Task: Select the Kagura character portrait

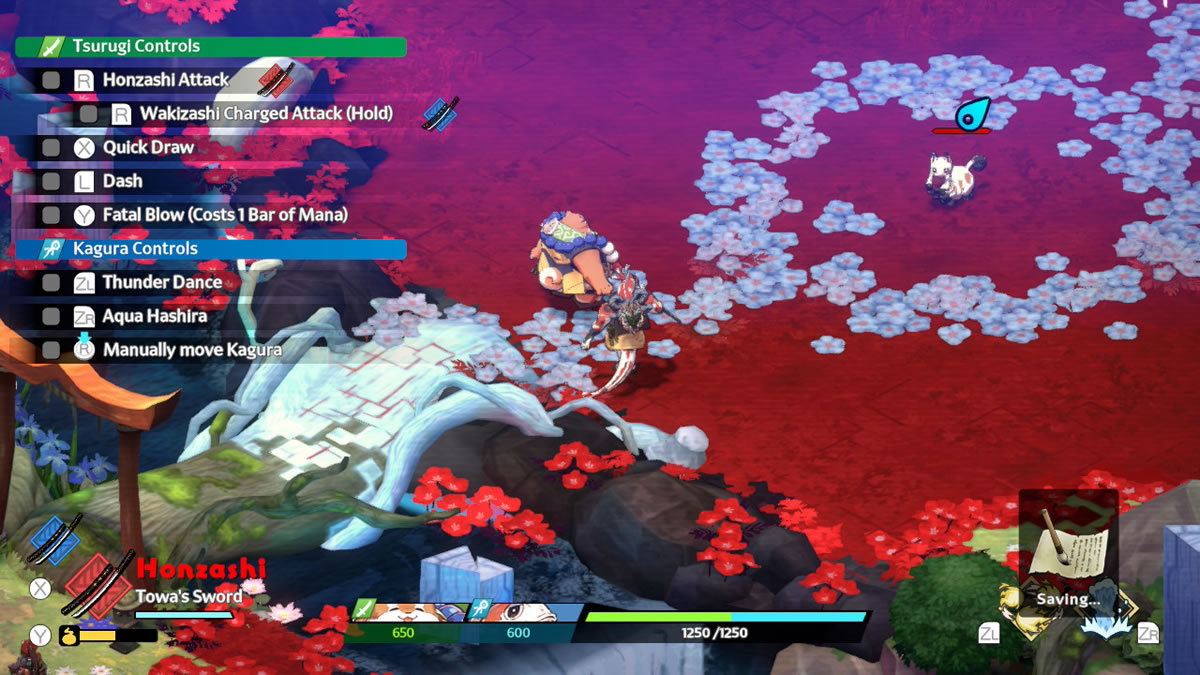Action: pyautogui.click(x=523, y=611)
